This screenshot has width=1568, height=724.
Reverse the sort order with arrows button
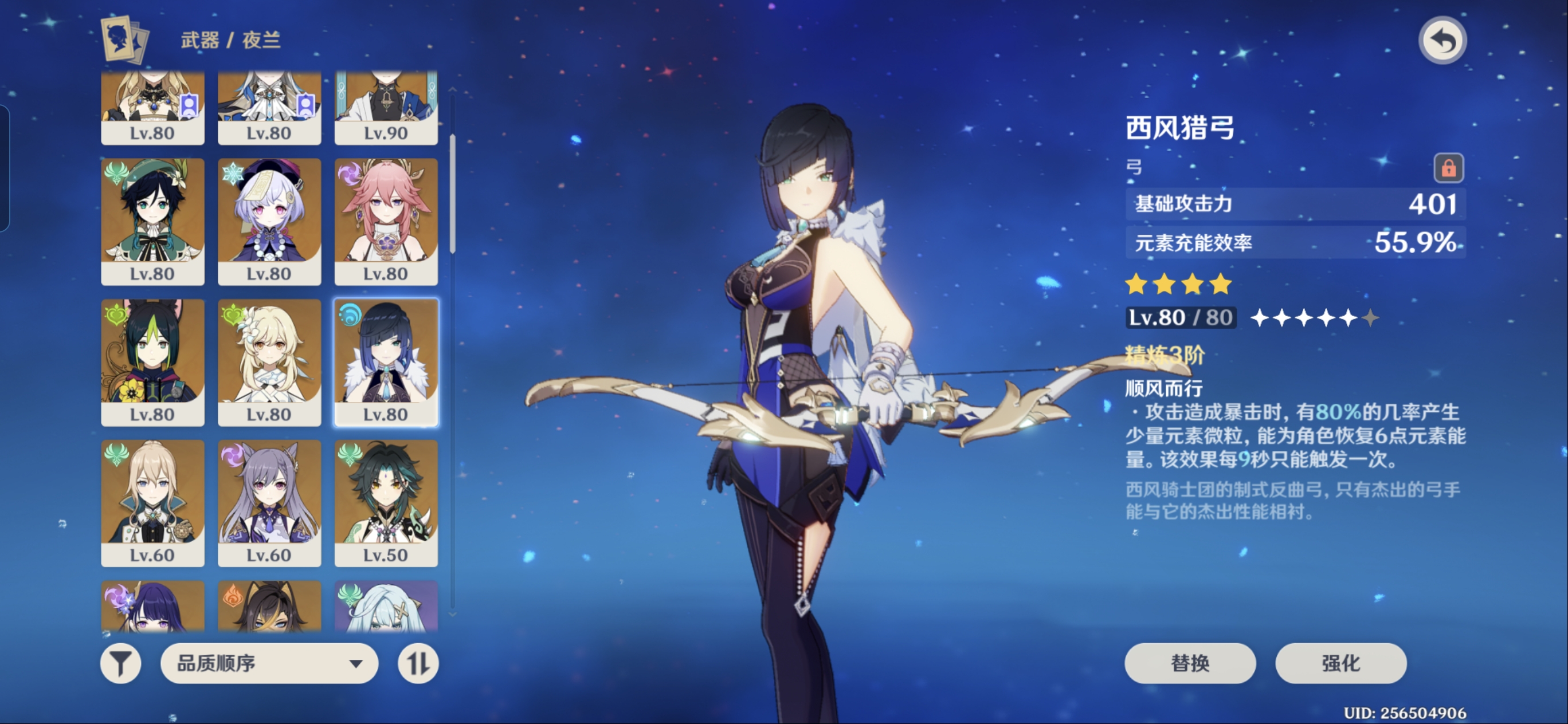coord(418,663)
